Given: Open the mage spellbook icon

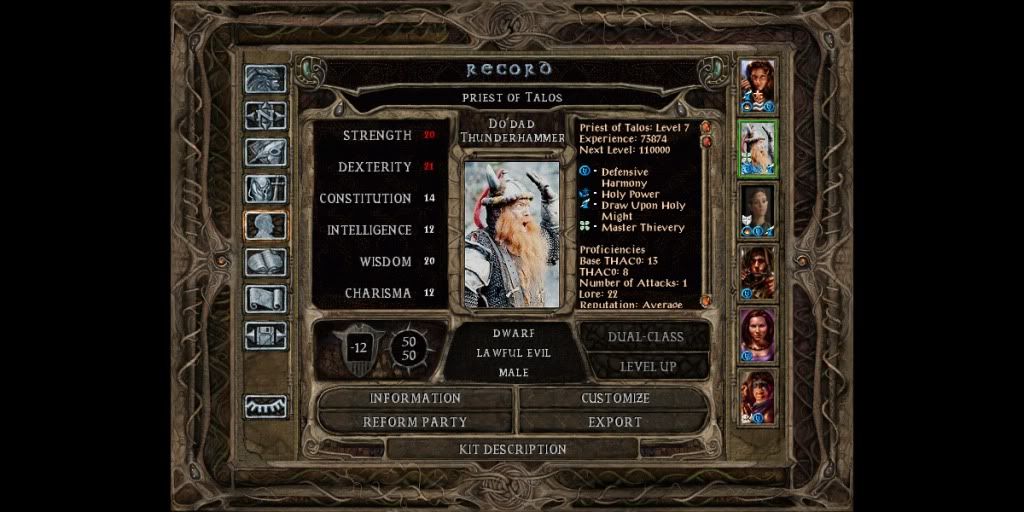Looking at the screenshot, I should coord(266,262).
